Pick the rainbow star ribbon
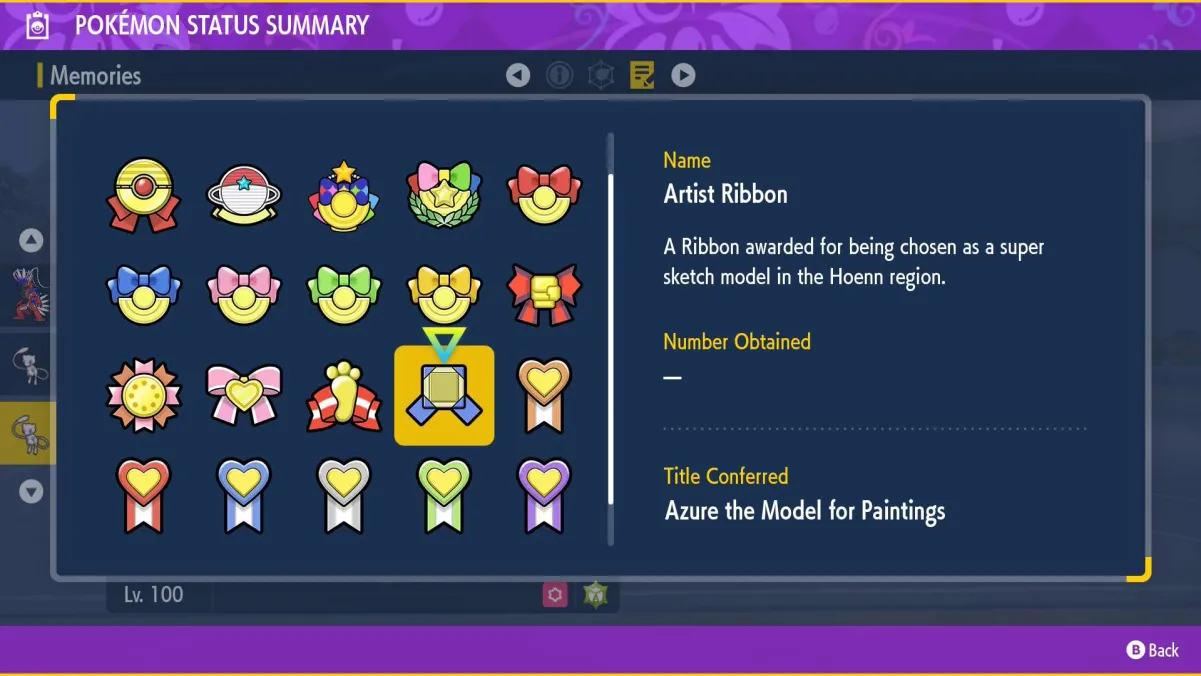Viewport: 1201px width, 676px height. point(344,195)
